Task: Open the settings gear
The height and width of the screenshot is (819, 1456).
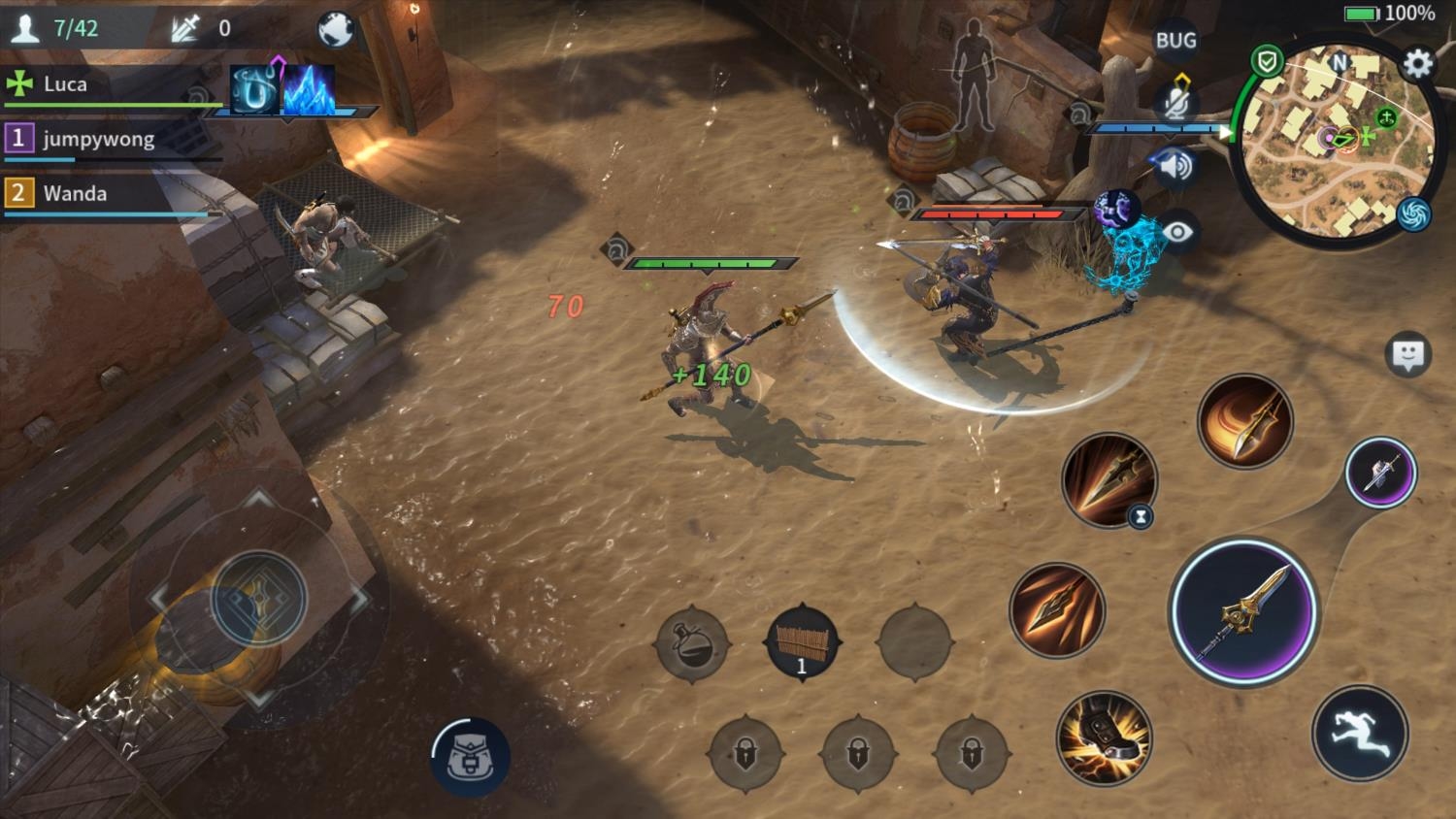Action: pyautogui.click(x=1418, y=64)
